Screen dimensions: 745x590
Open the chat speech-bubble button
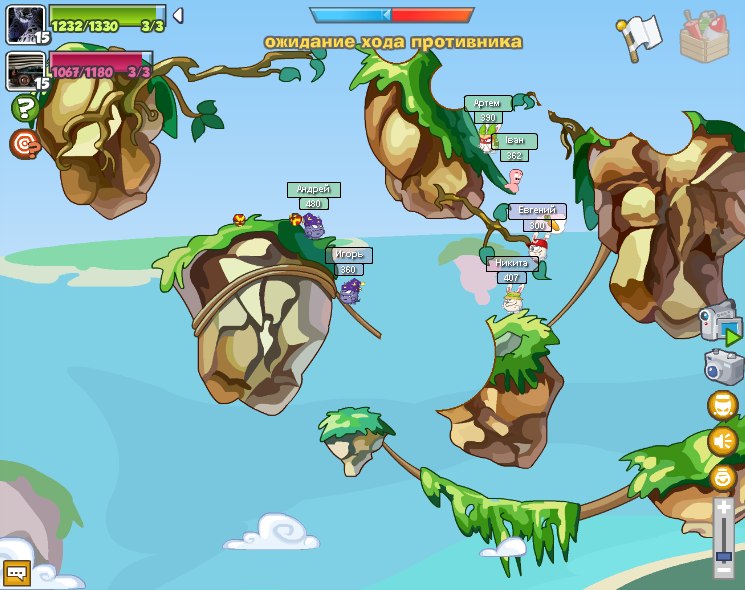[x=16, y=572]
